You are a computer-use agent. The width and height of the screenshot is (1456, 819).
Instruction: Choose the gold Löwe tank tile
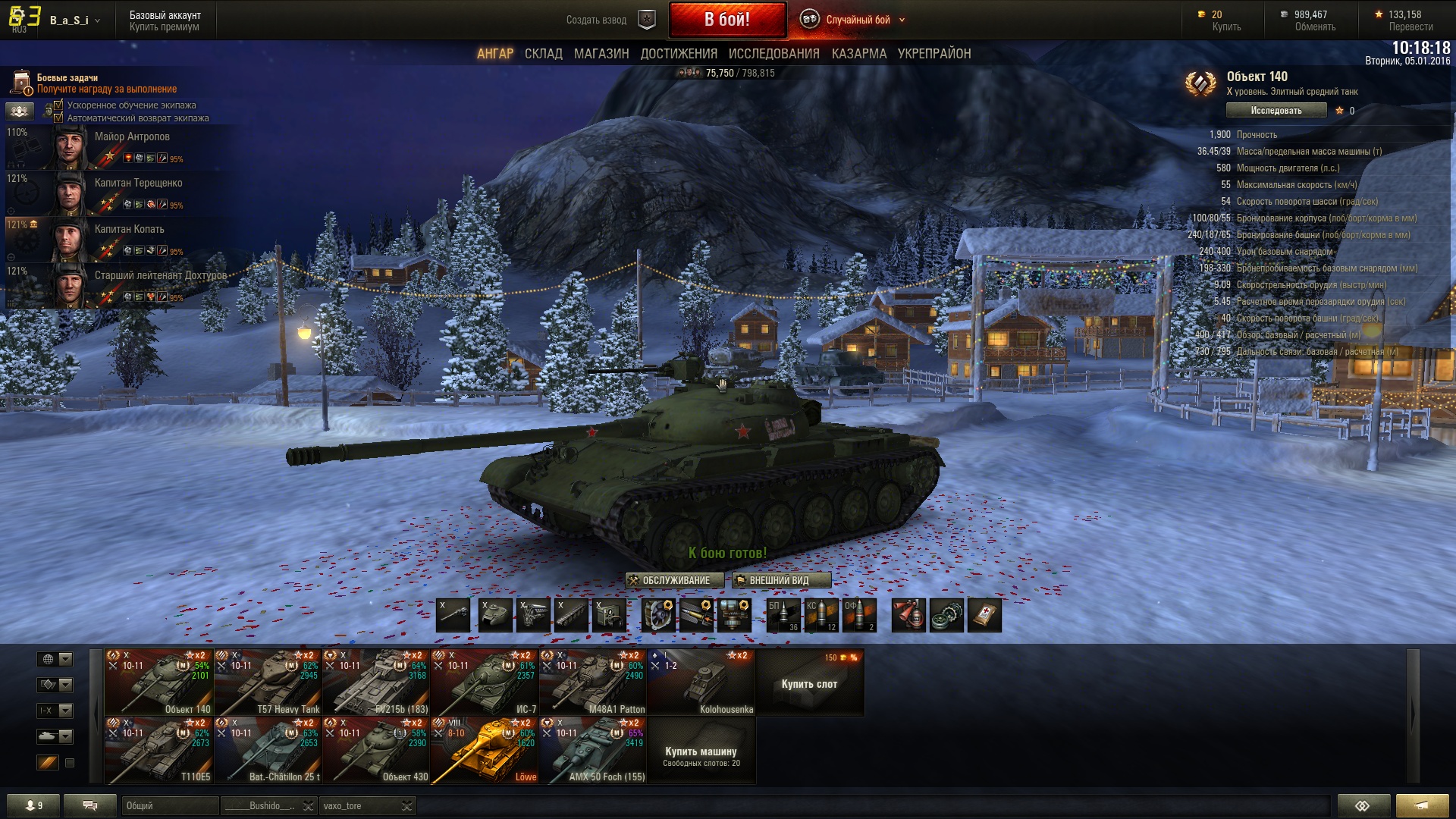(x=485, y=750)
